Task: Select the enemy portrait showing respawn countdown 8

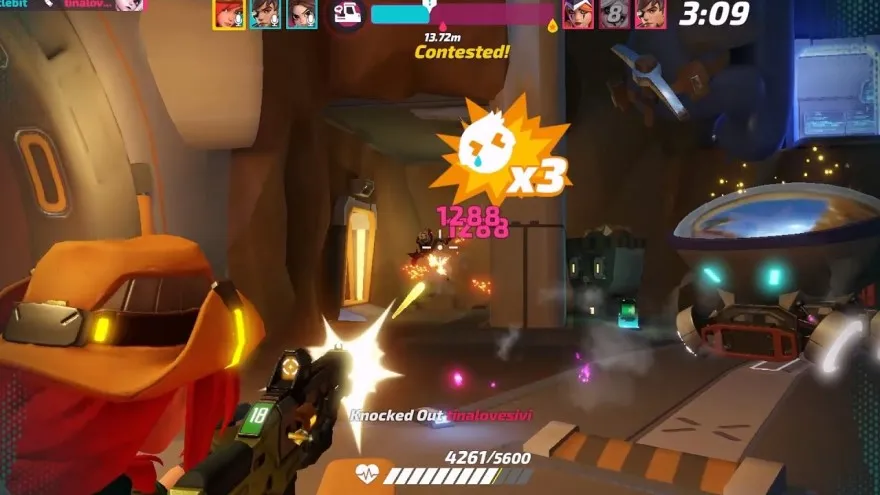Action: [614, 13]
